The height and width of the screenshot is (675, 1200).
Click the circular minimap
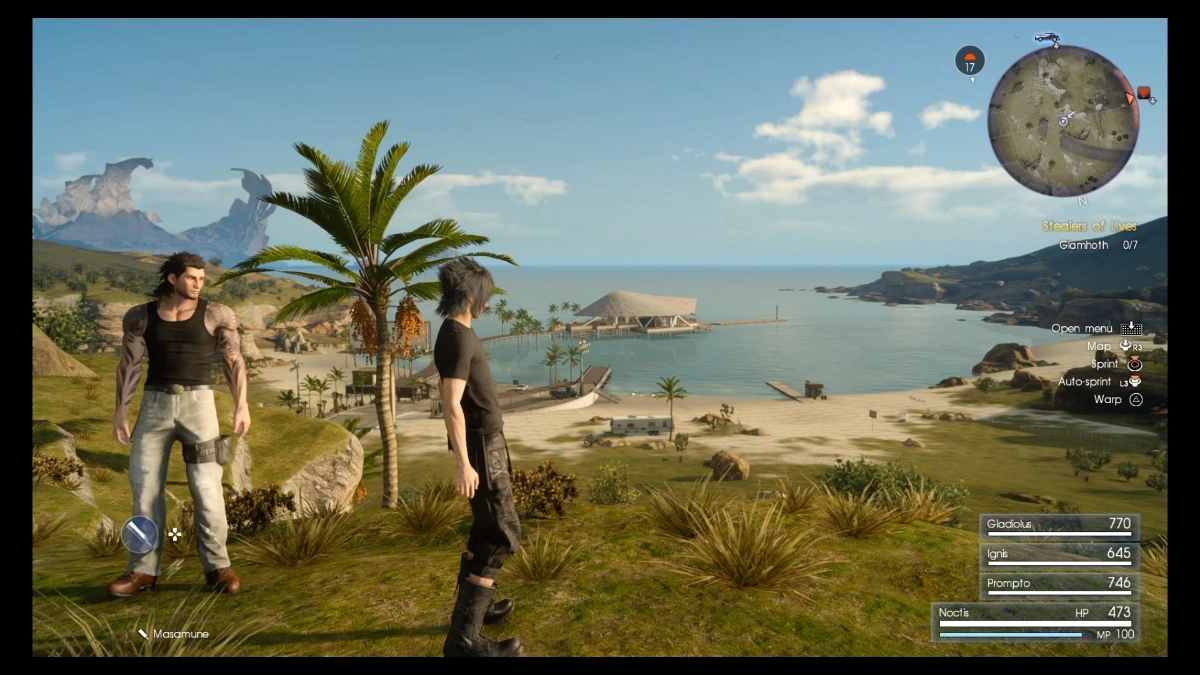click(1063, 120)
